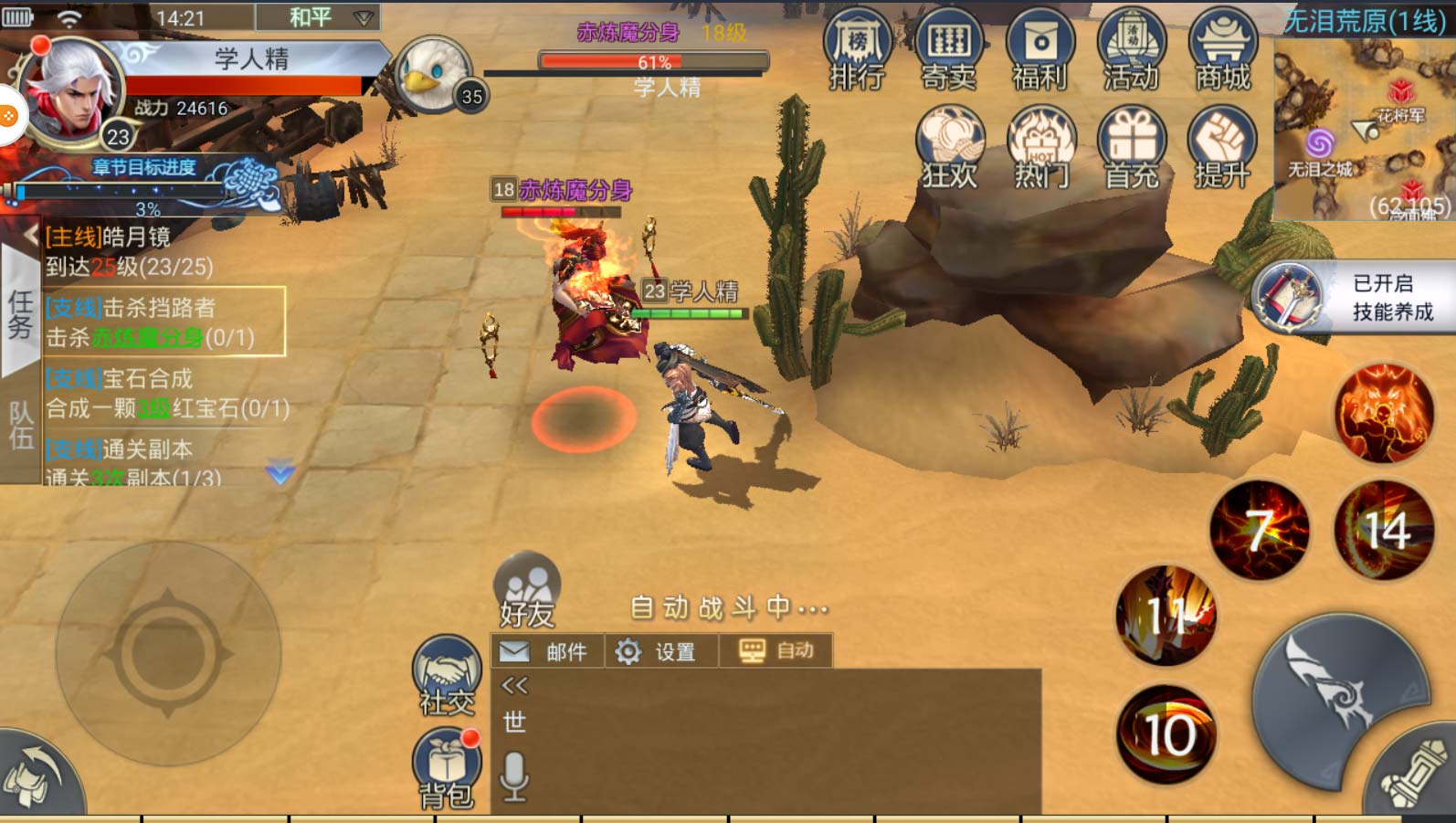1456x823 pixels.
Task: Open the 设置 settings
Action: tap(659, 651)
